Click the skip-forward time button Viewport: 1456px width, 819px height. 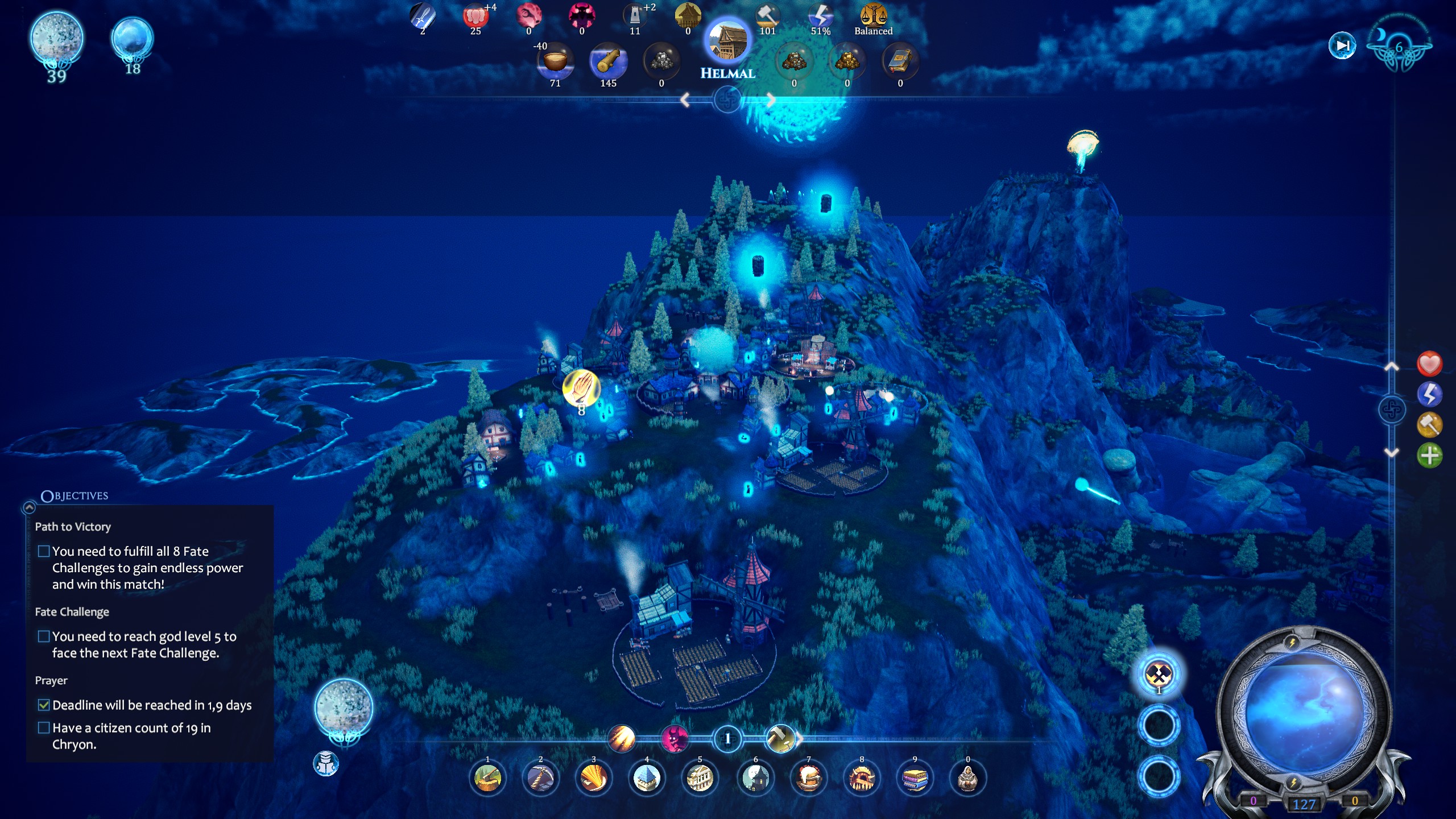coord(1342,45)
